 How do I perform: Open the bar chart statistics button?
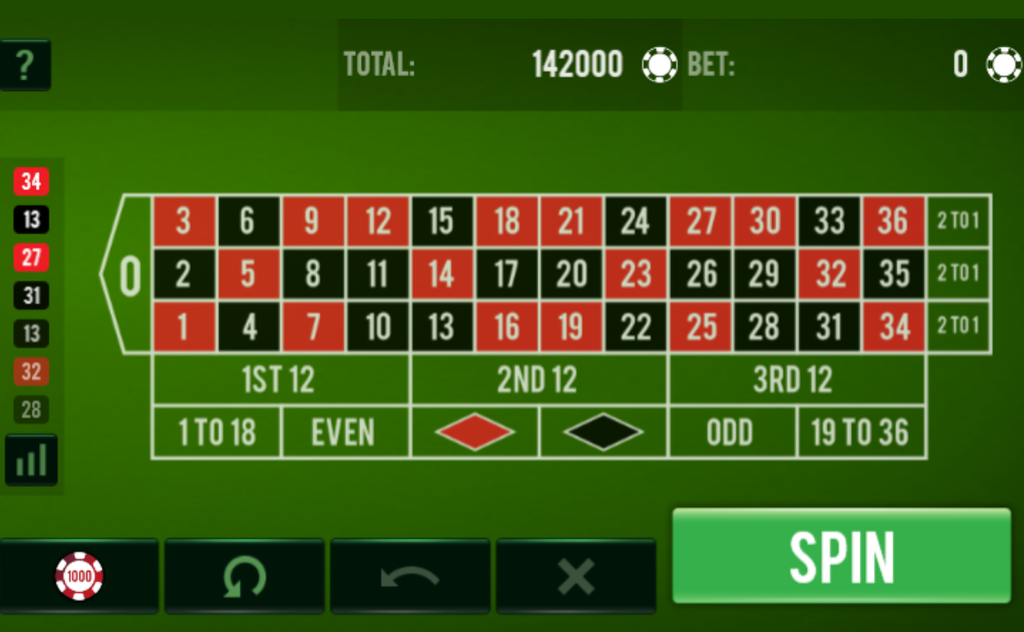click(31, 460)
